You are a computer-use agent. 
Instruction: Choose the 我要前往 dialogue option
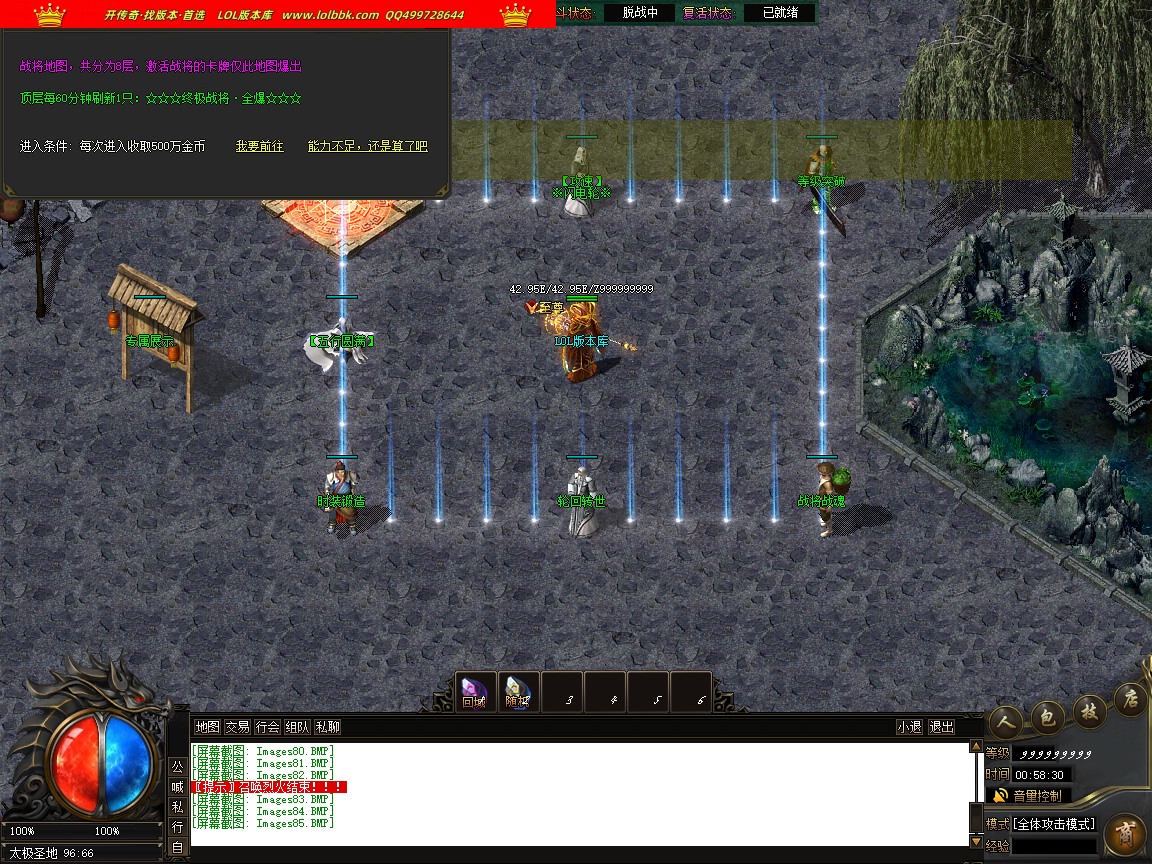click(x=259, y=146)
